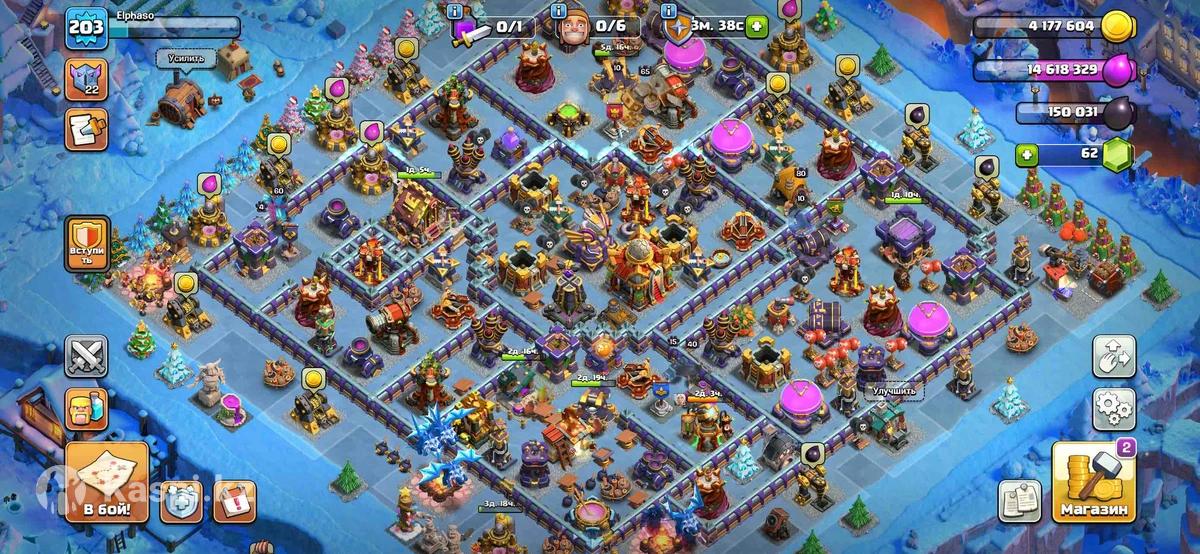Open the army barbarian and potion button
The height and width of the screenshot is (554, 1200).
(86, 409)
